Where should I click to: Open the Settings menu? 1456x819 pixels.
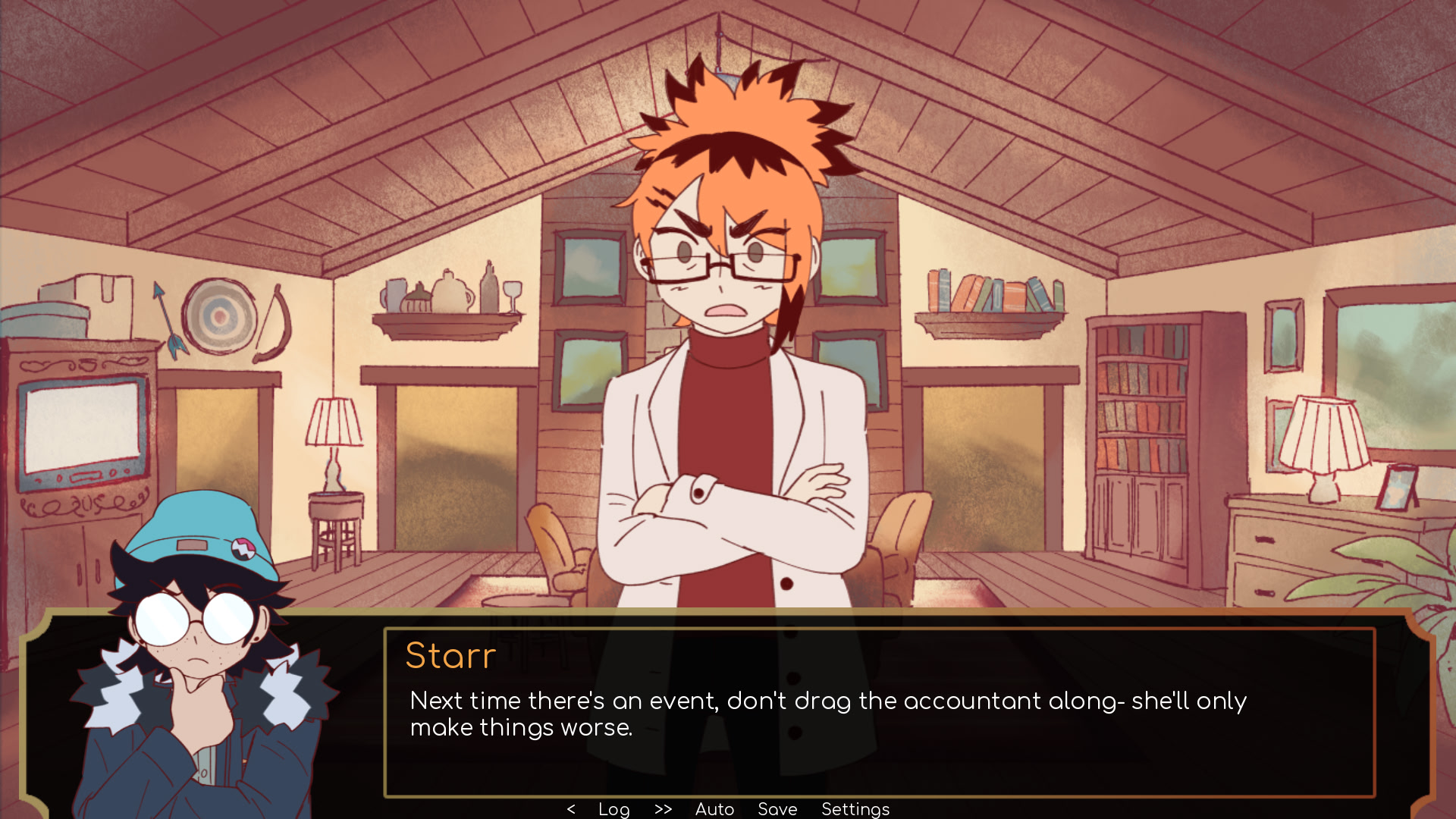(x=855, y=809)
